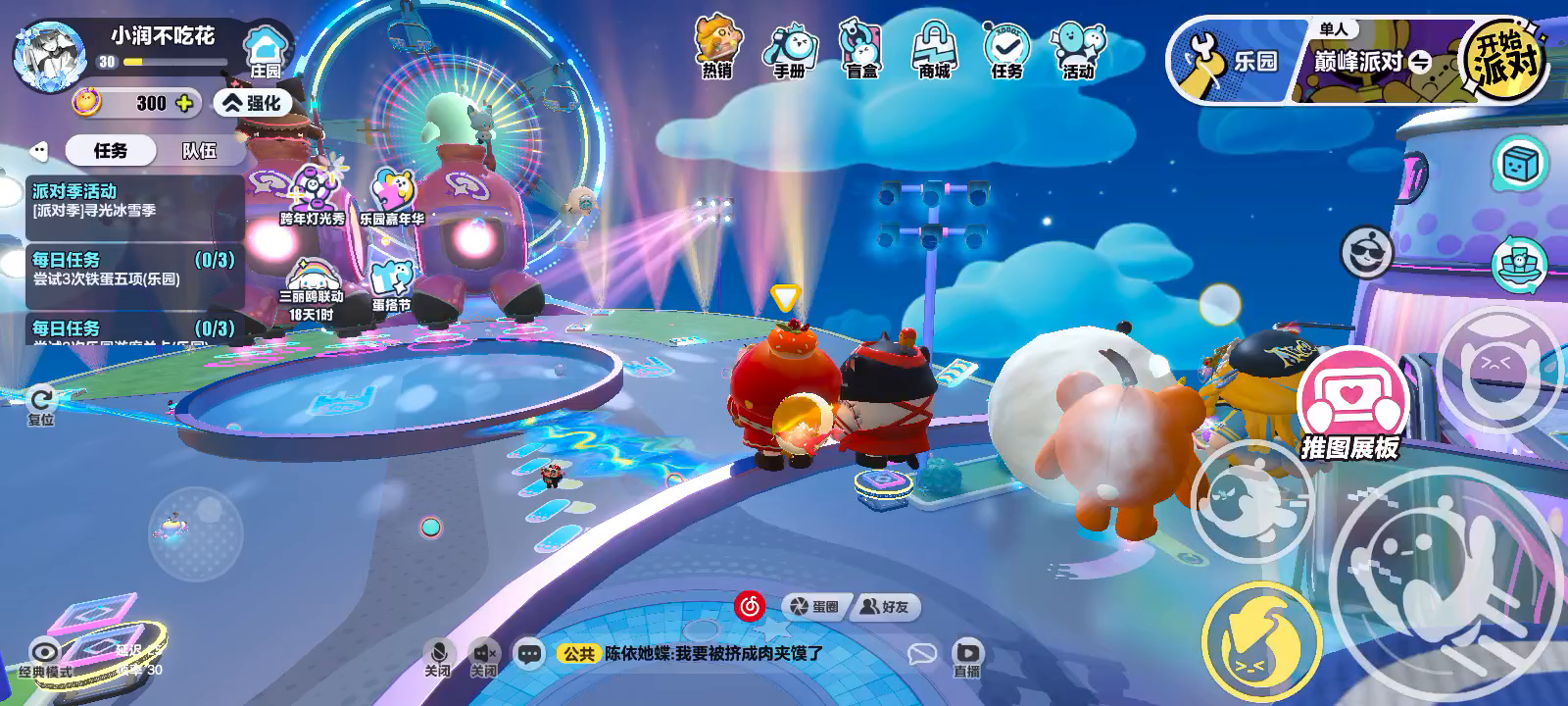Switch to the 乐园 park mode
The height and width of the screenshot is (706, 1568).
1231,62
